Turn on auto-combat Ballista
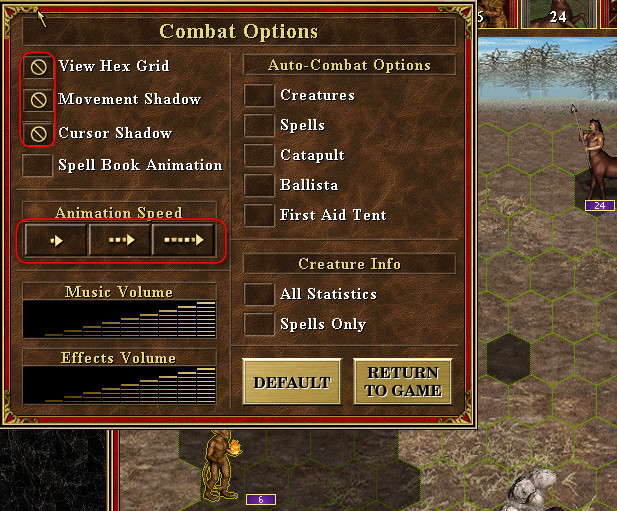The image size is (617, 511). point(260,186)
